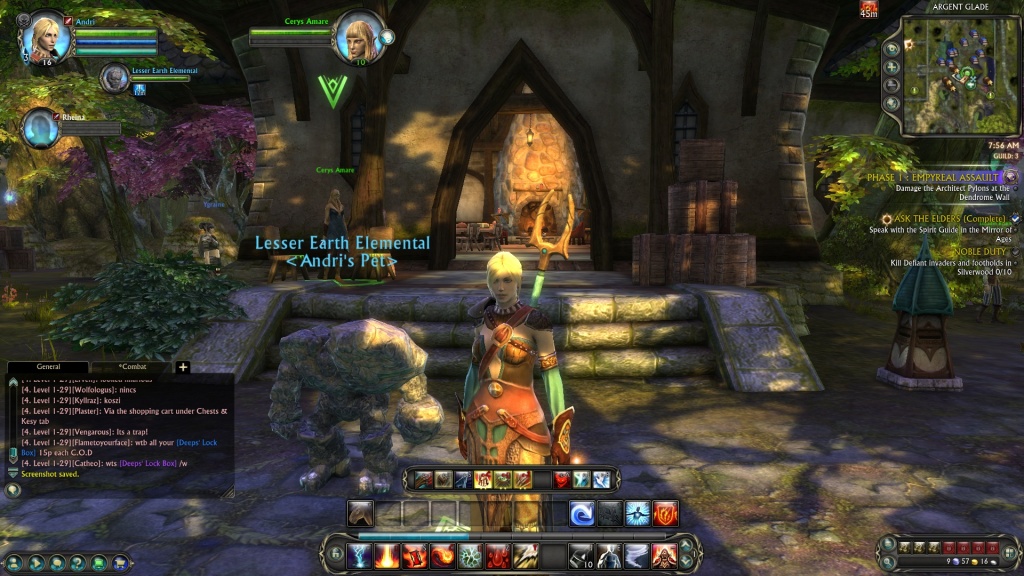The height and width of the screenshot is (576, 1024).
Task: Activate the fire pillar ability
Action: pyautogui.click(x=388, y=555)
